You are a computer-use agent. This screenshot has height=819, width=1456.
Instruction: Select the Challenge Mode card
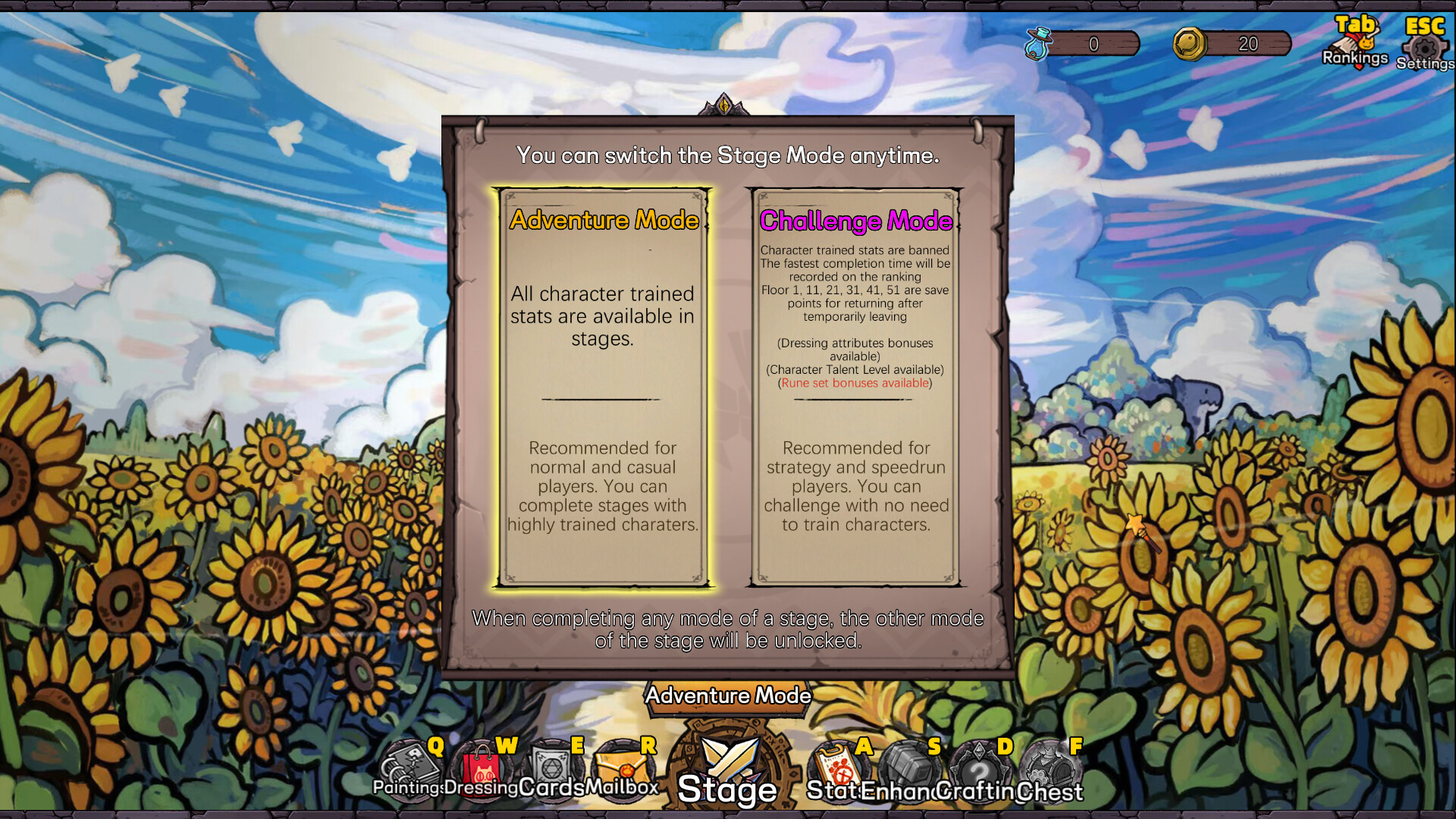(x=855, y=387)
